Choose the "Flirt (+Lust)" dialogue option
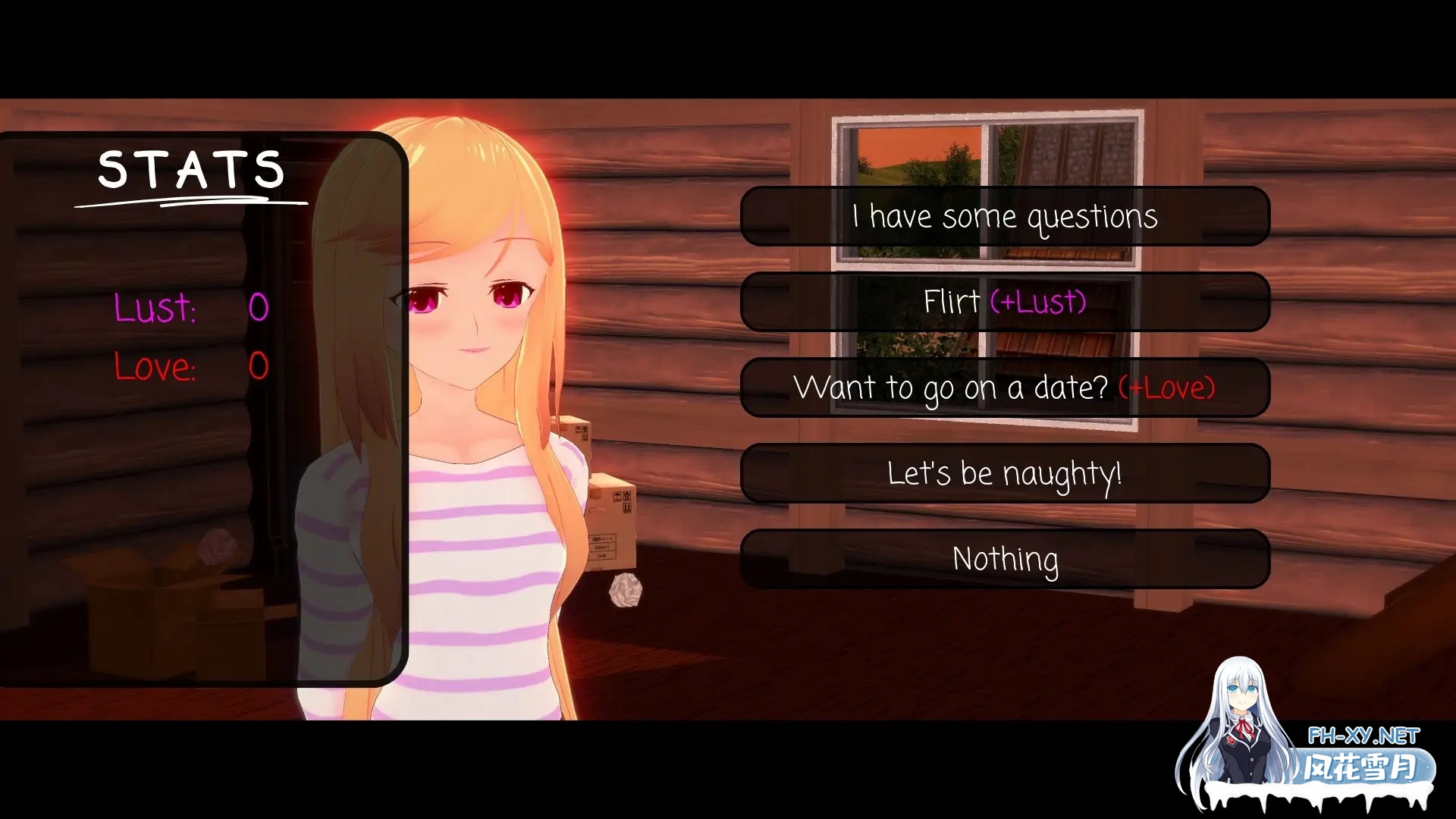Screen dimensions: 1456x819 click(x=1005, y=302)
